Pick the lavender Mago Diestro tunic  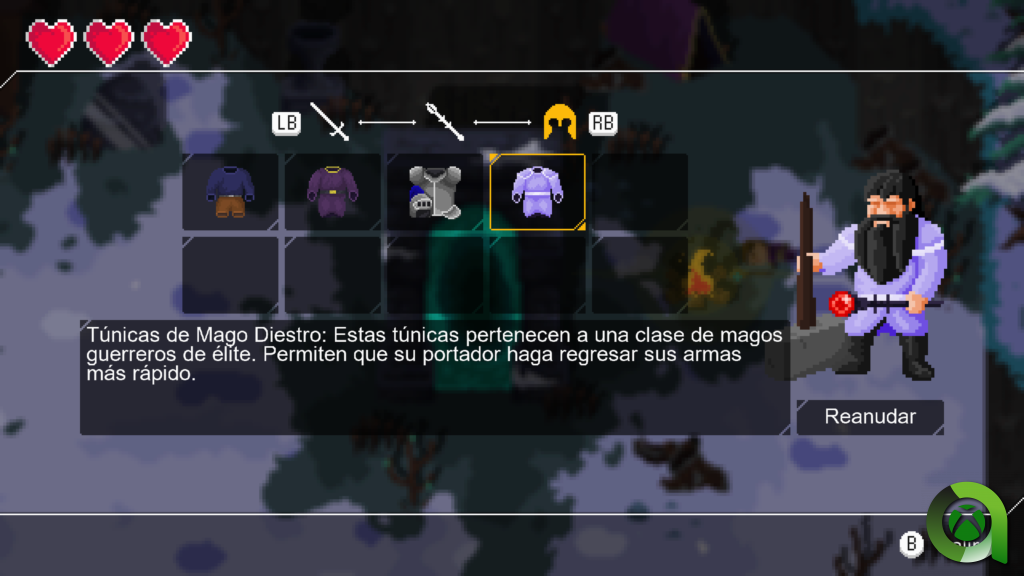(x=537, y=192)
